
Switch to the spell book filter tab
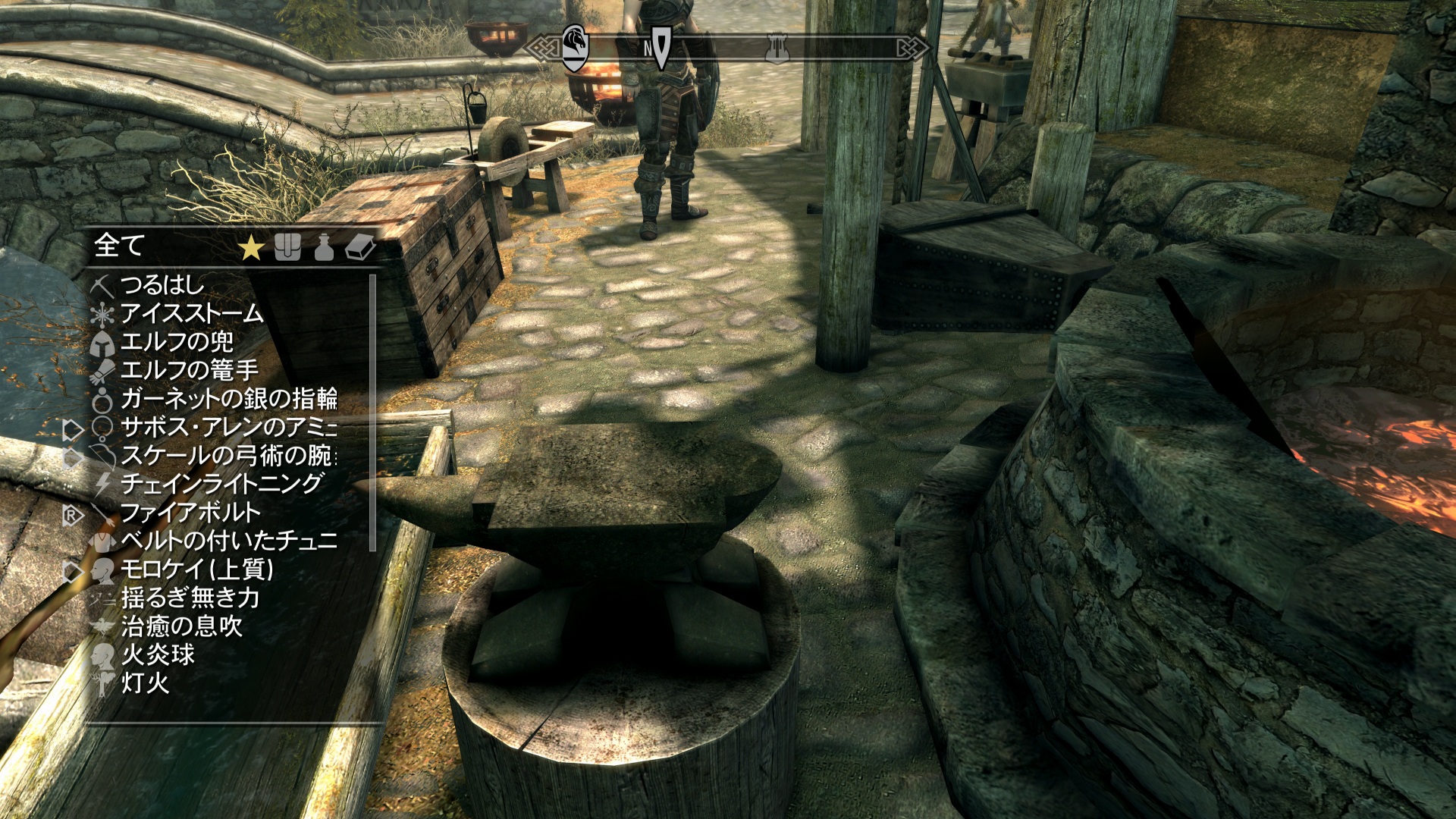point(360,247)
